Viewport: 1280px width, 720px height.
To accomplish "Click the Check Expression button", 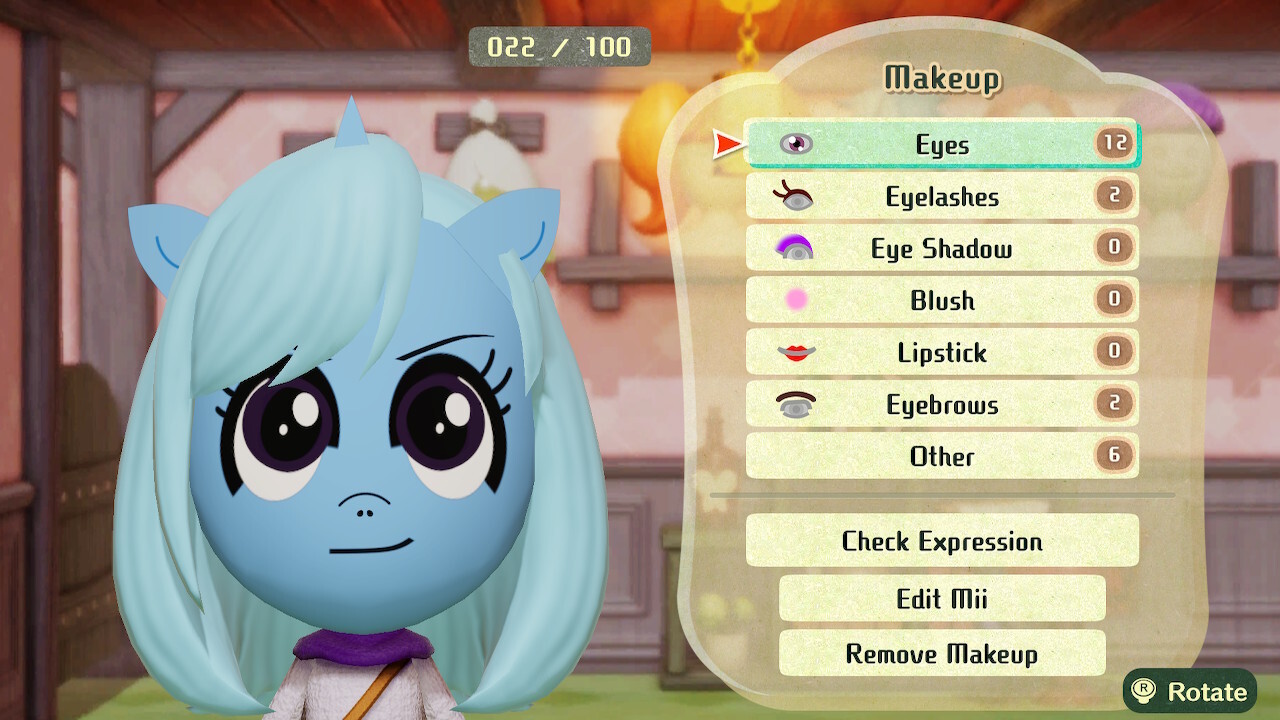I will pyautogui.click(x=941, y=541).
